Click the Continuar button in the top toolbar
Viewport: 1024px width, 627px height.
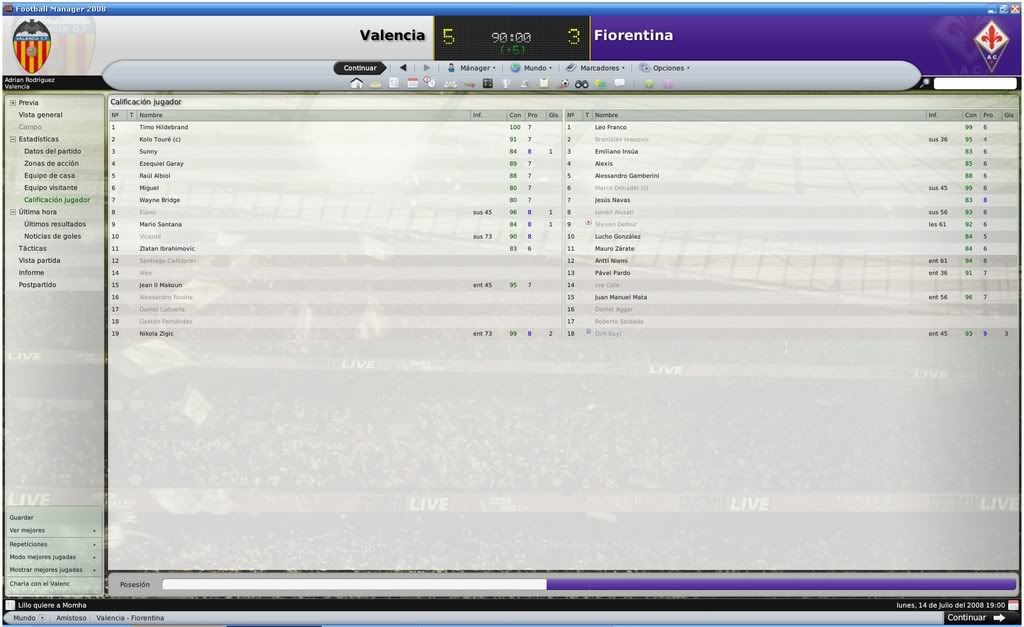(360, 68)
